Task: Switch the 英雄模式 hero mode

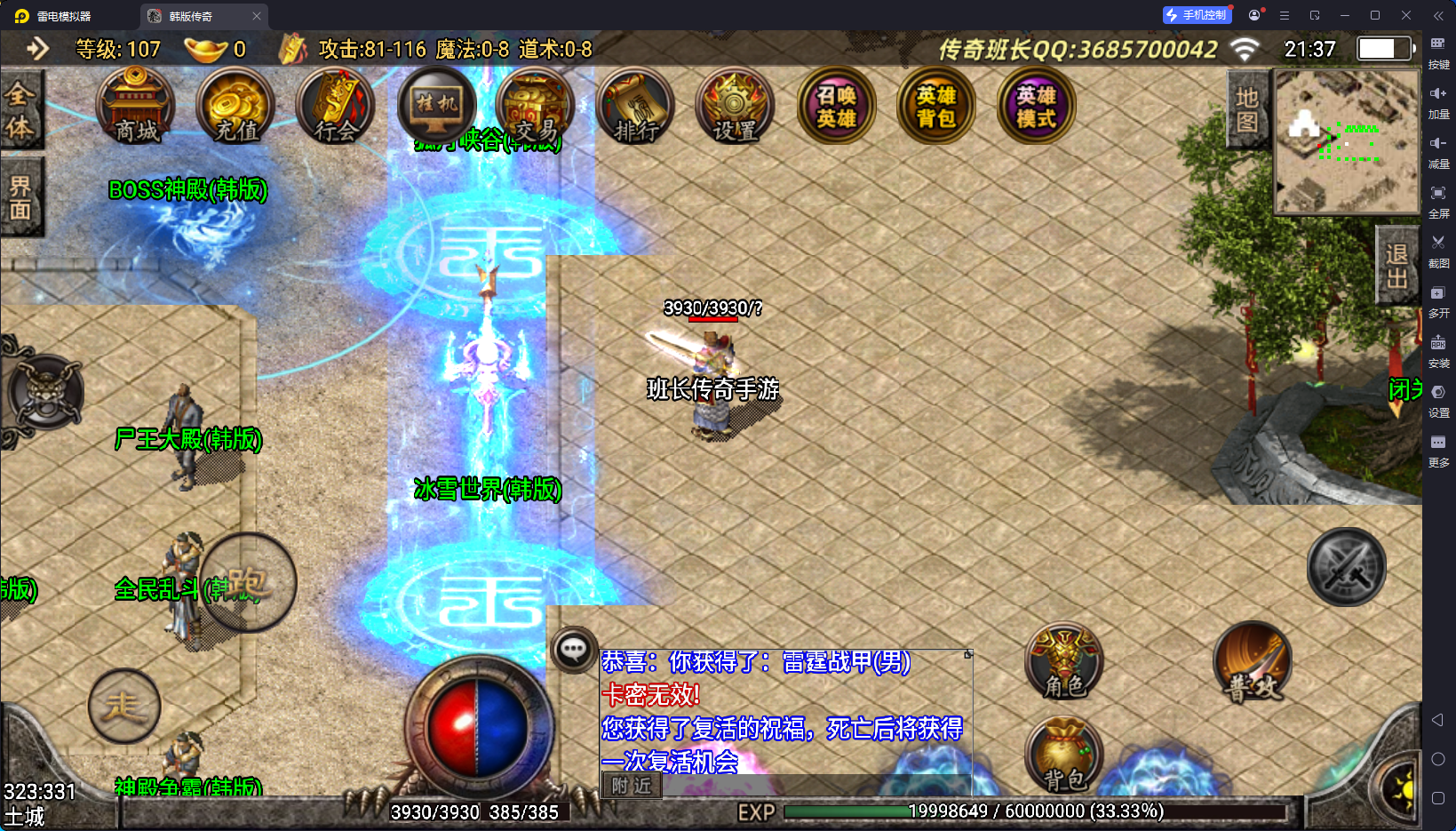Action: (1036, 107)
